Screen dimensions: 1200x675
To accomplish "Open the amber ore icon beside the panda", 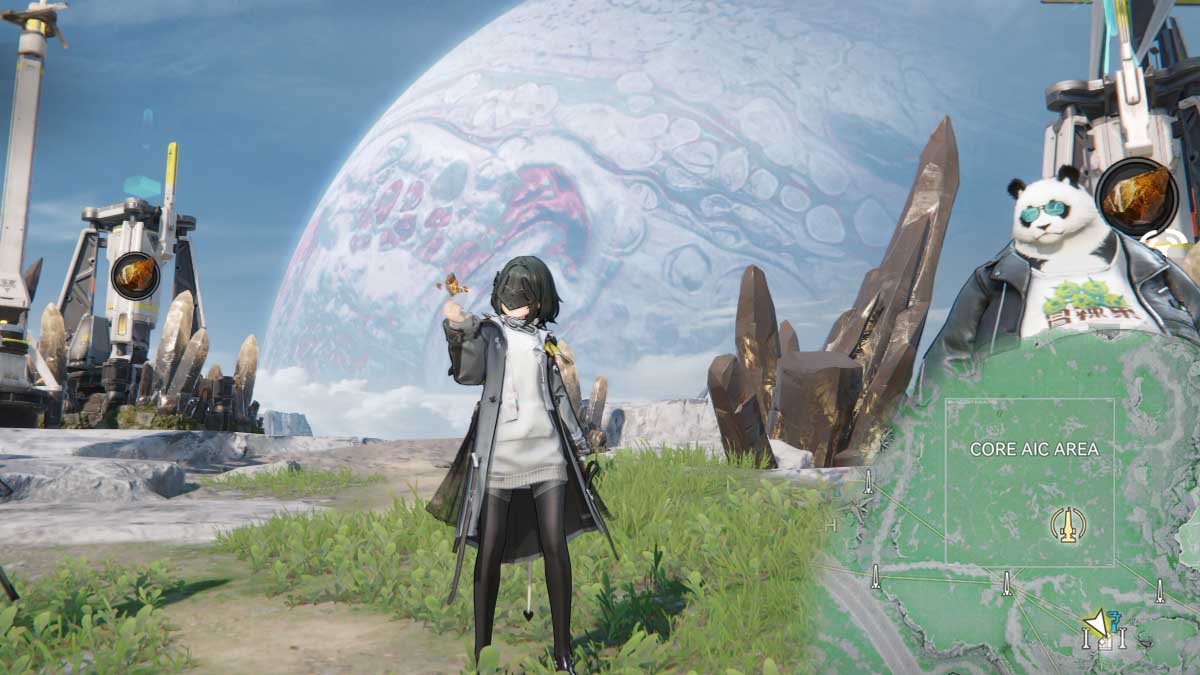I will 1136,196.
